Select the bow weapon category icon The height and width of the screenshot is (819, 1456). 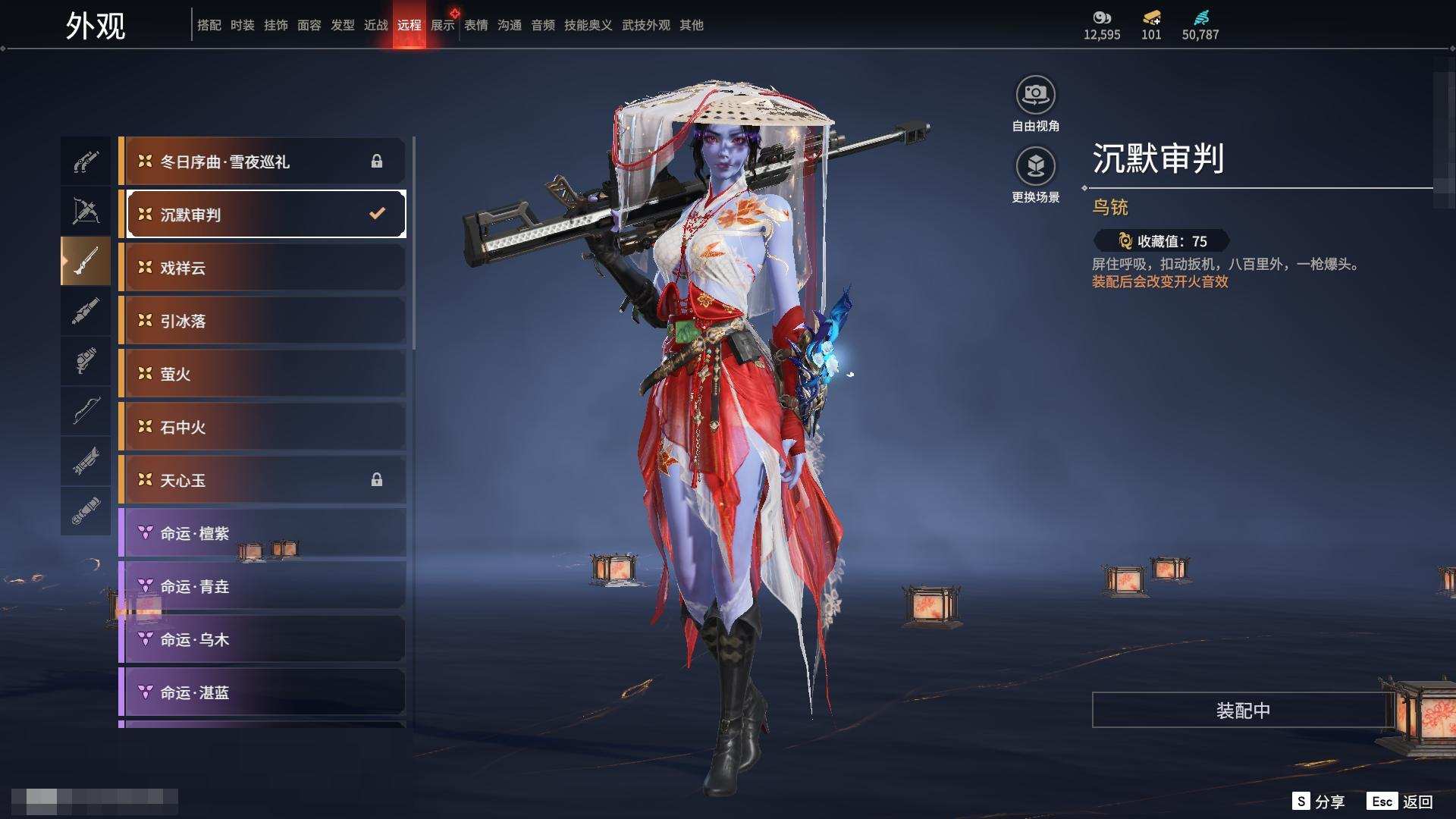[x=86, y=411]
